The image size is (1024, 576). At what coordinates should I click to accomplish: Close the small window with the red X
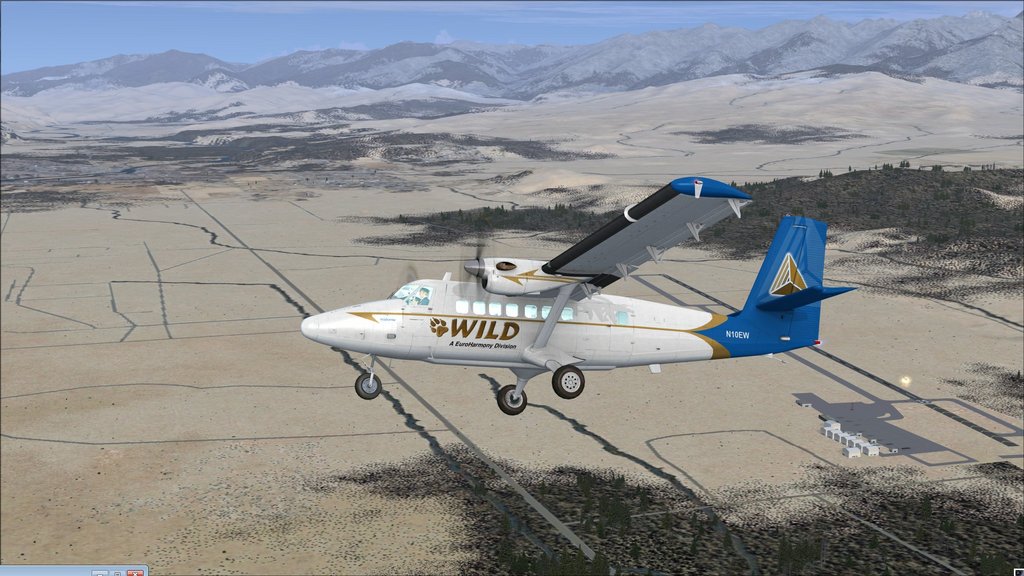(134, 573)
